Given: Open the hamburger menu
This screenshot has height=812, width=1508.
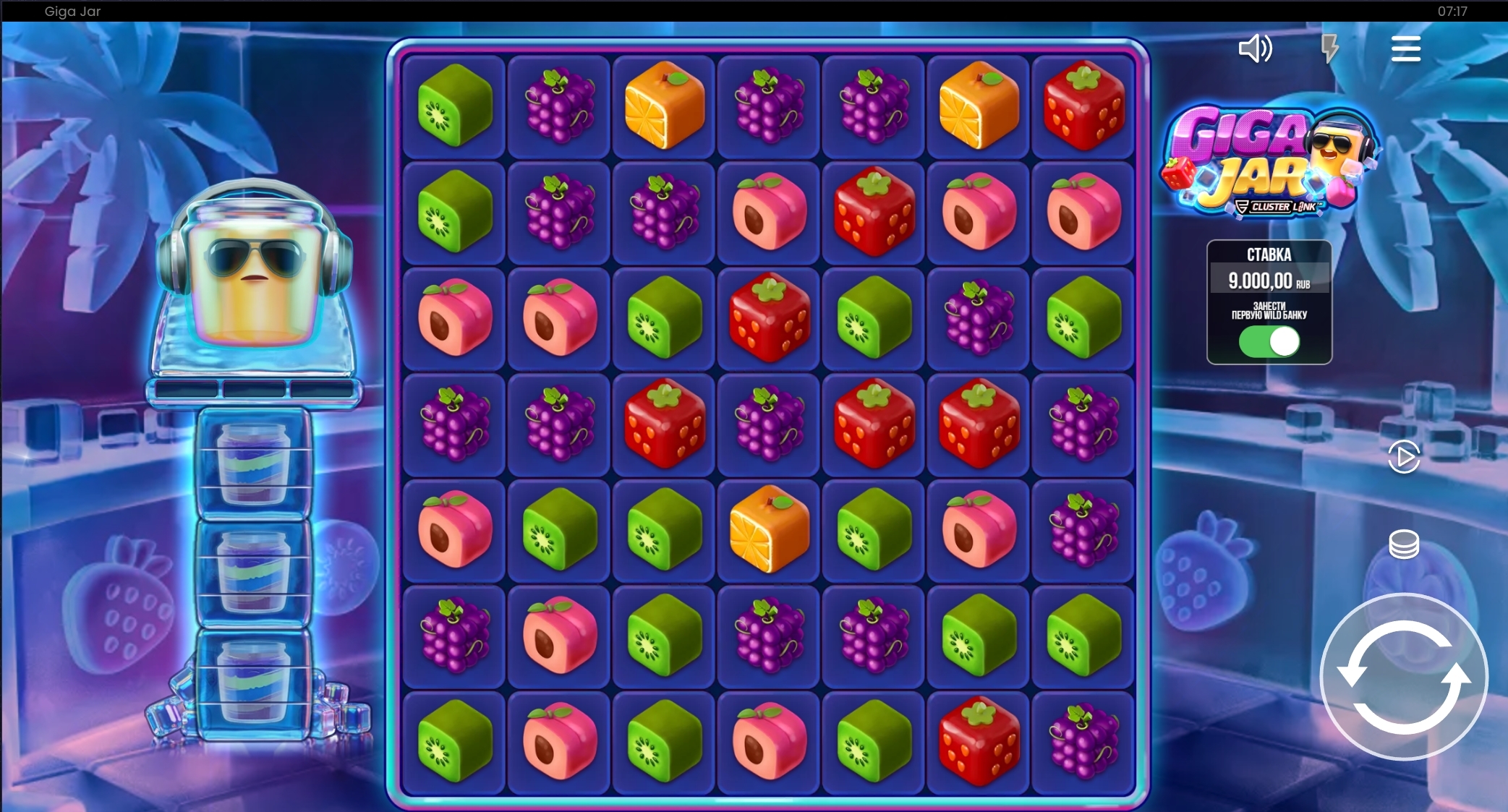Looking at the screenshot, I should tap(1405, 48).
